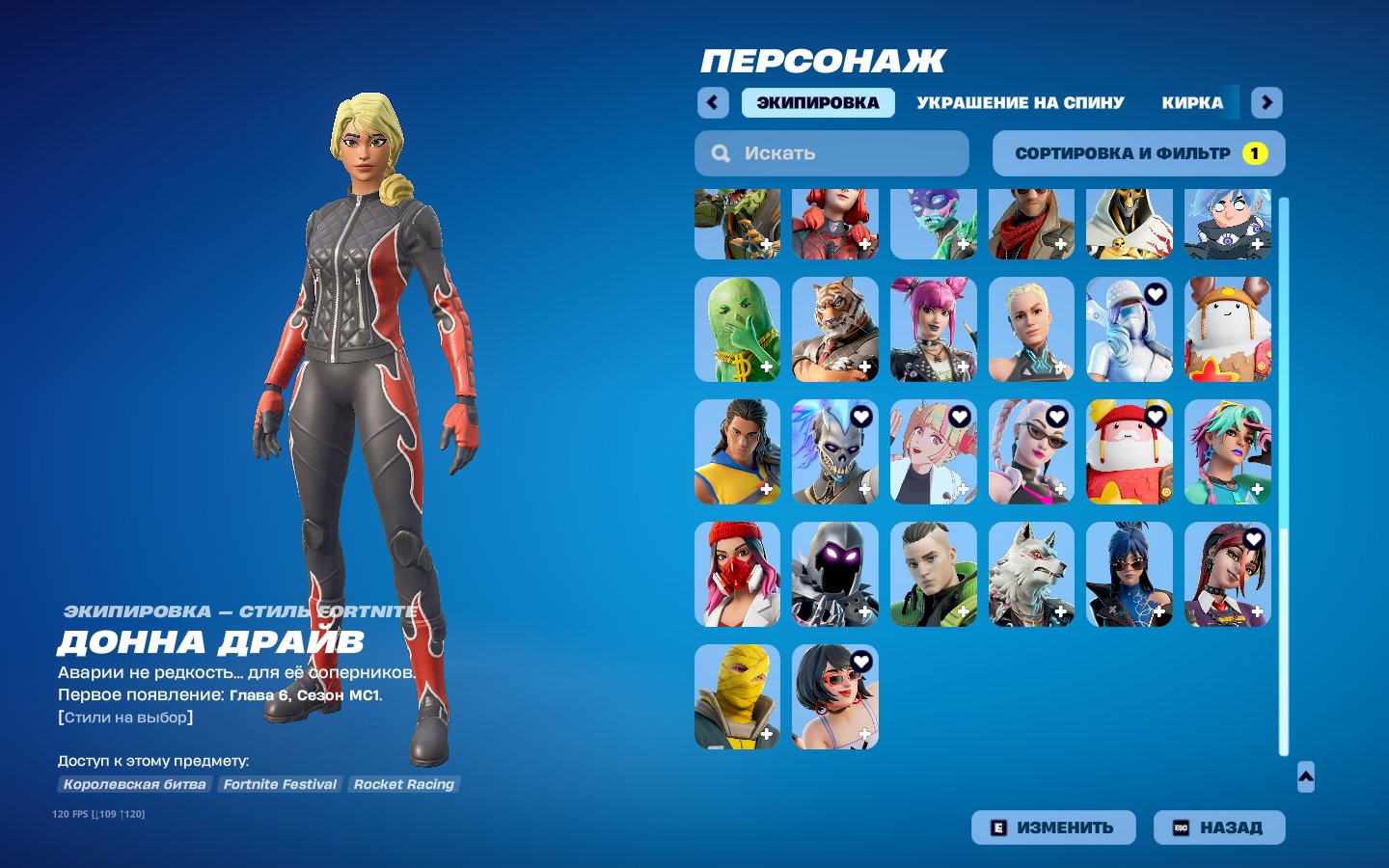Click the left arrow beside the Экипировка tab
Screen dimensions: 1389x868
(x=713, y=102)
